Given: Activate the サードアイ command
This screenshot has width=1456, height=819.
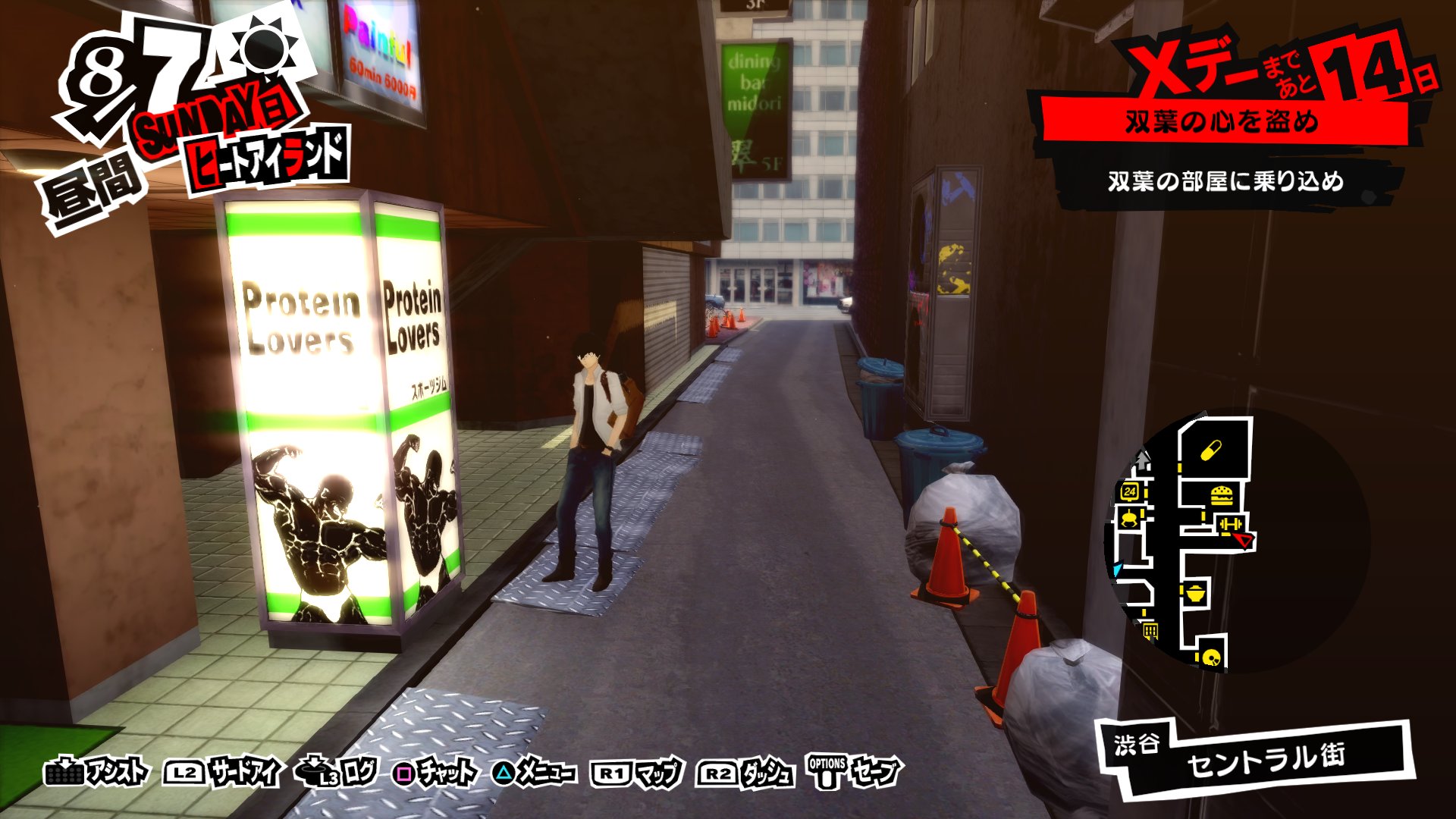Looking at the screenshot, I should pos(222,773).
